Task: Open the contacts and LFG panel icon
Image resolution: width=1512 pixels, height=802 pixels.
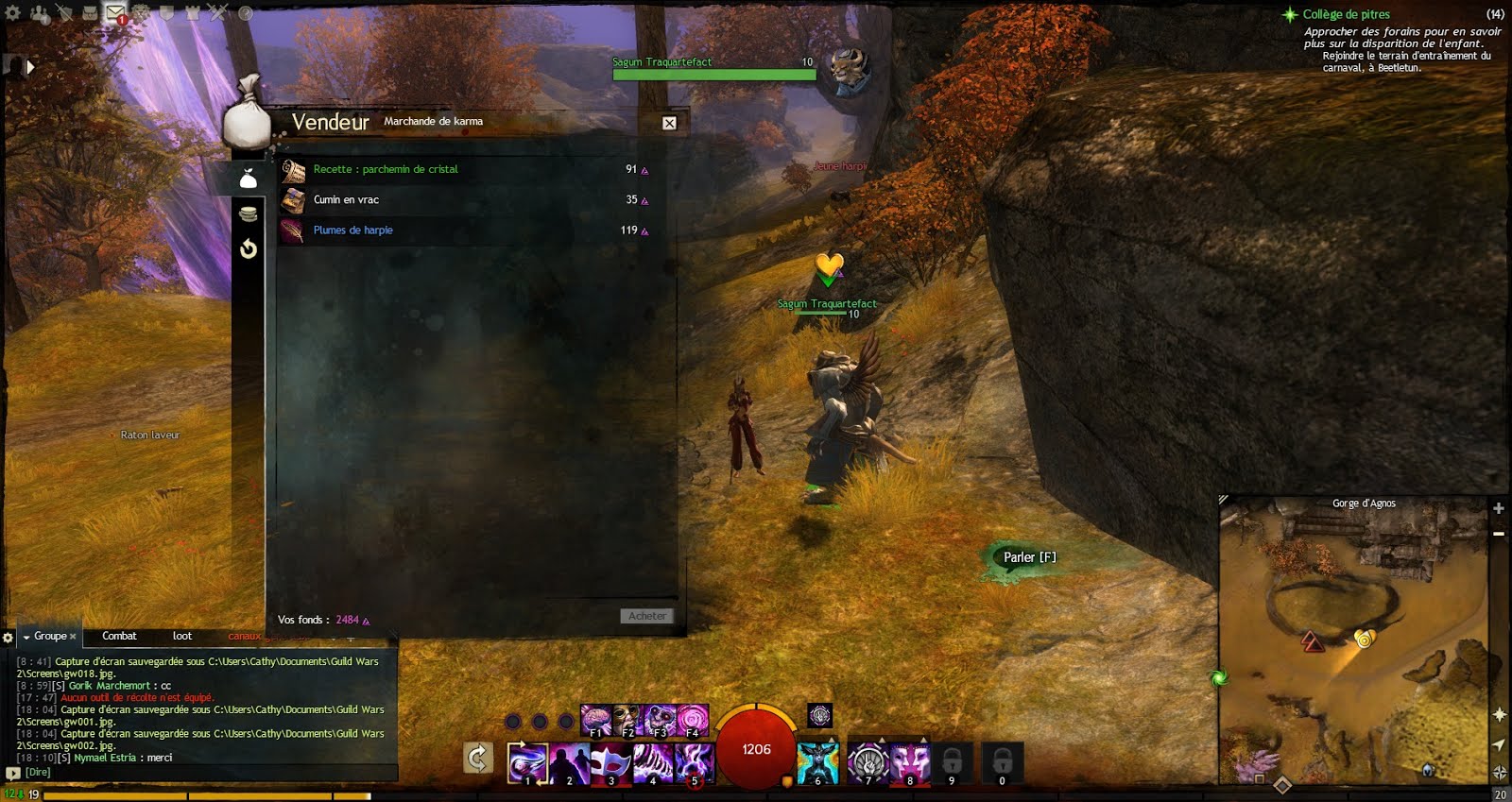Action: tap(38, 13)
